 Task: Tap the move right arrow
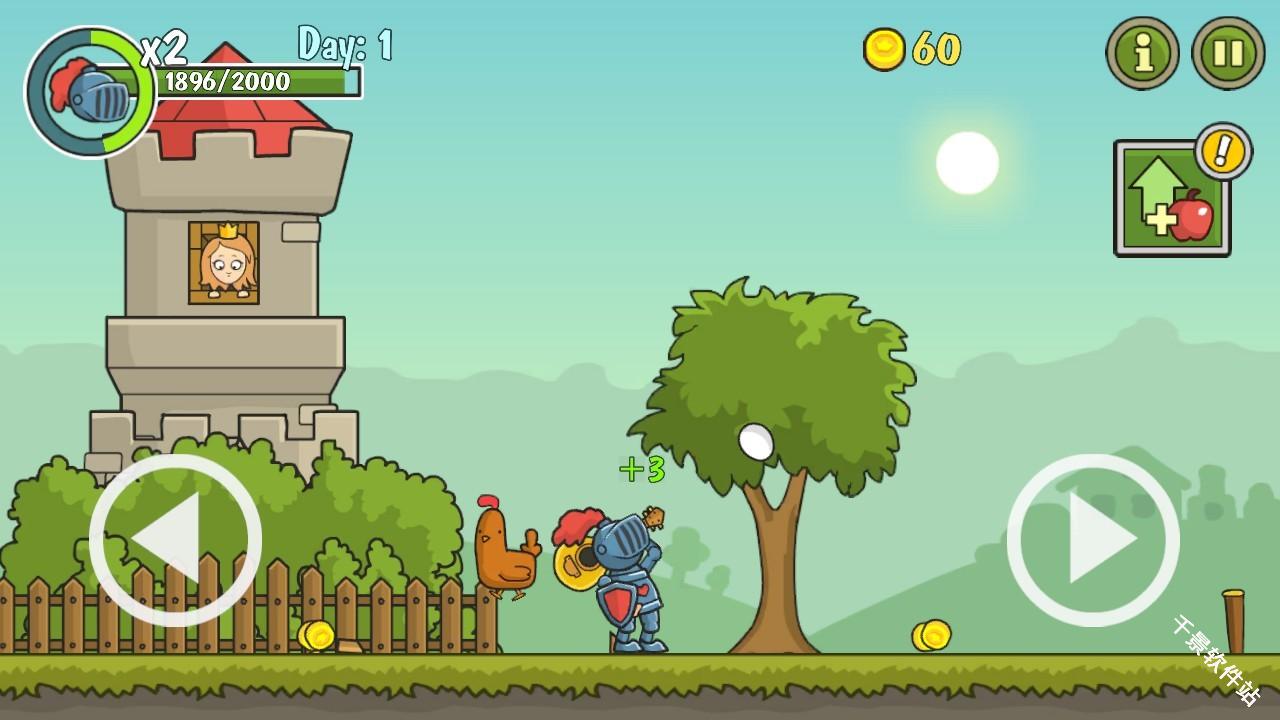click(x=1093, y=540)
